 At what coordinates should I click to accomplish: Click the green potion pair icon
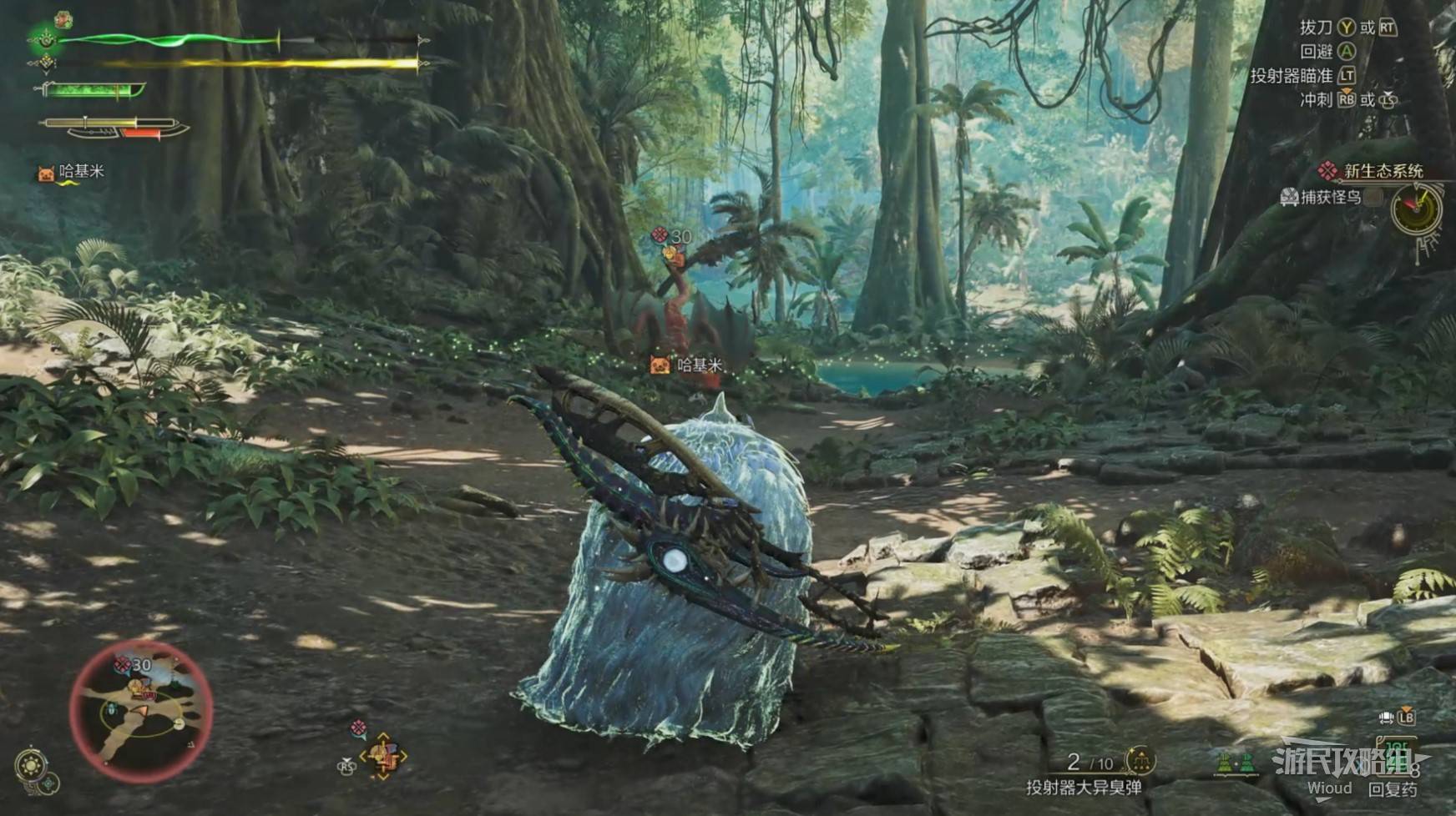[x=1236, y=763]
